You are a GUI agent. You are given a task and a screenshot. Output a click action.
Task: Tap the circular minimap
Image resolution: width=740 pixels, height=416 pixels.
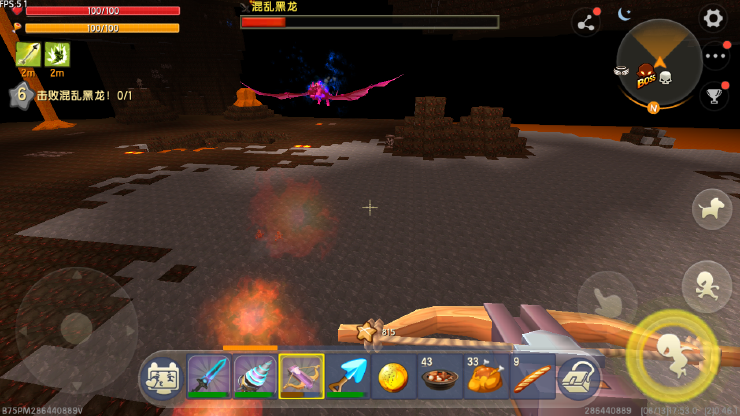click(x=658, y=62)
